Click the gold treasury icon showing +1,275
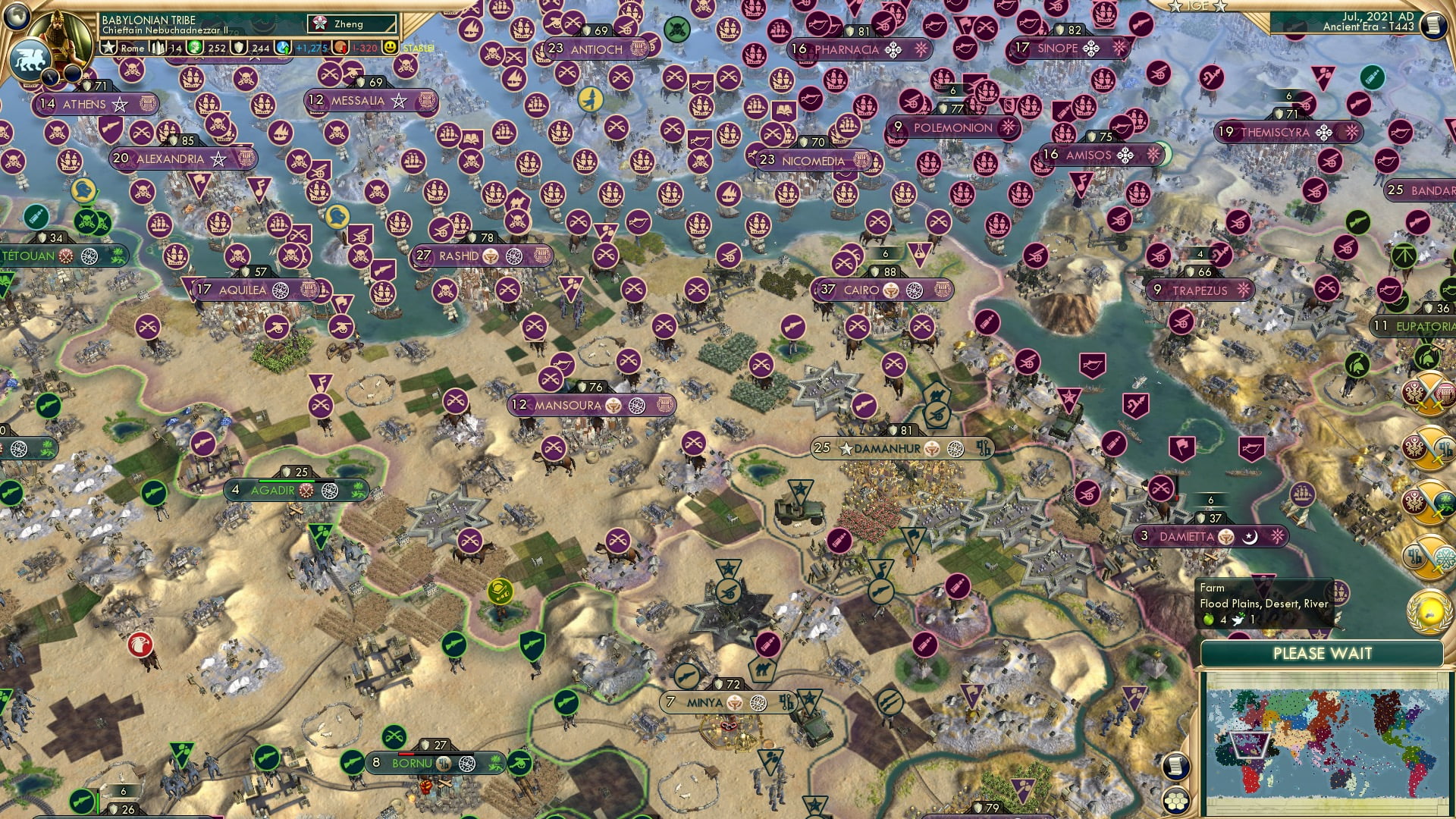Viewport: 1456px width, 819px height. [x=283, y=49]
